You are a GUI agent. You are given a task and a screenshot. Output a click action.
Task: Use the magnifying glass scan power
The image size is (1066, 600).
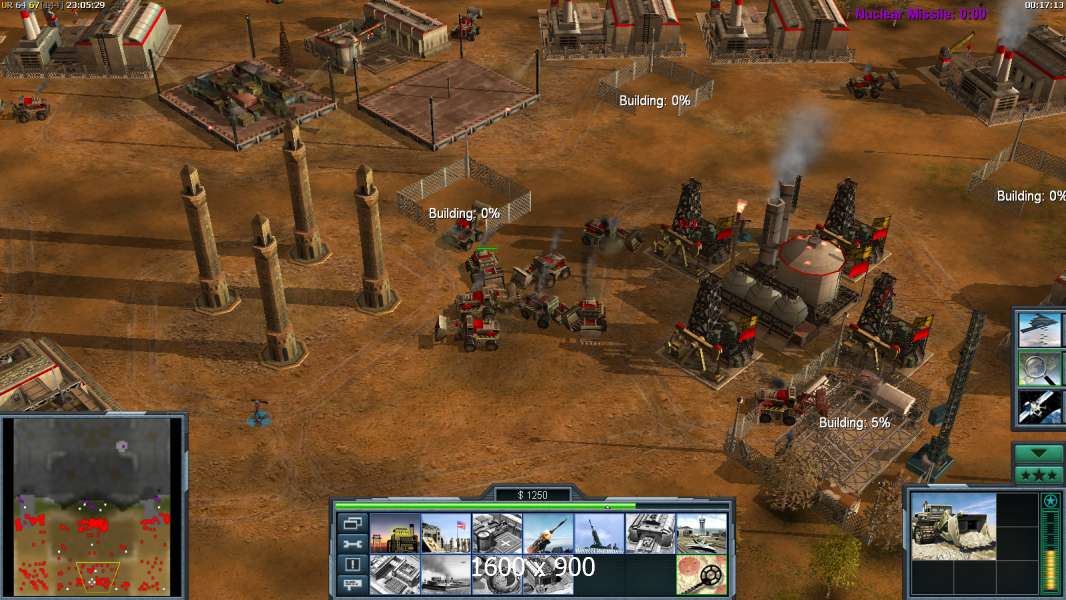tap(1039, 368)
